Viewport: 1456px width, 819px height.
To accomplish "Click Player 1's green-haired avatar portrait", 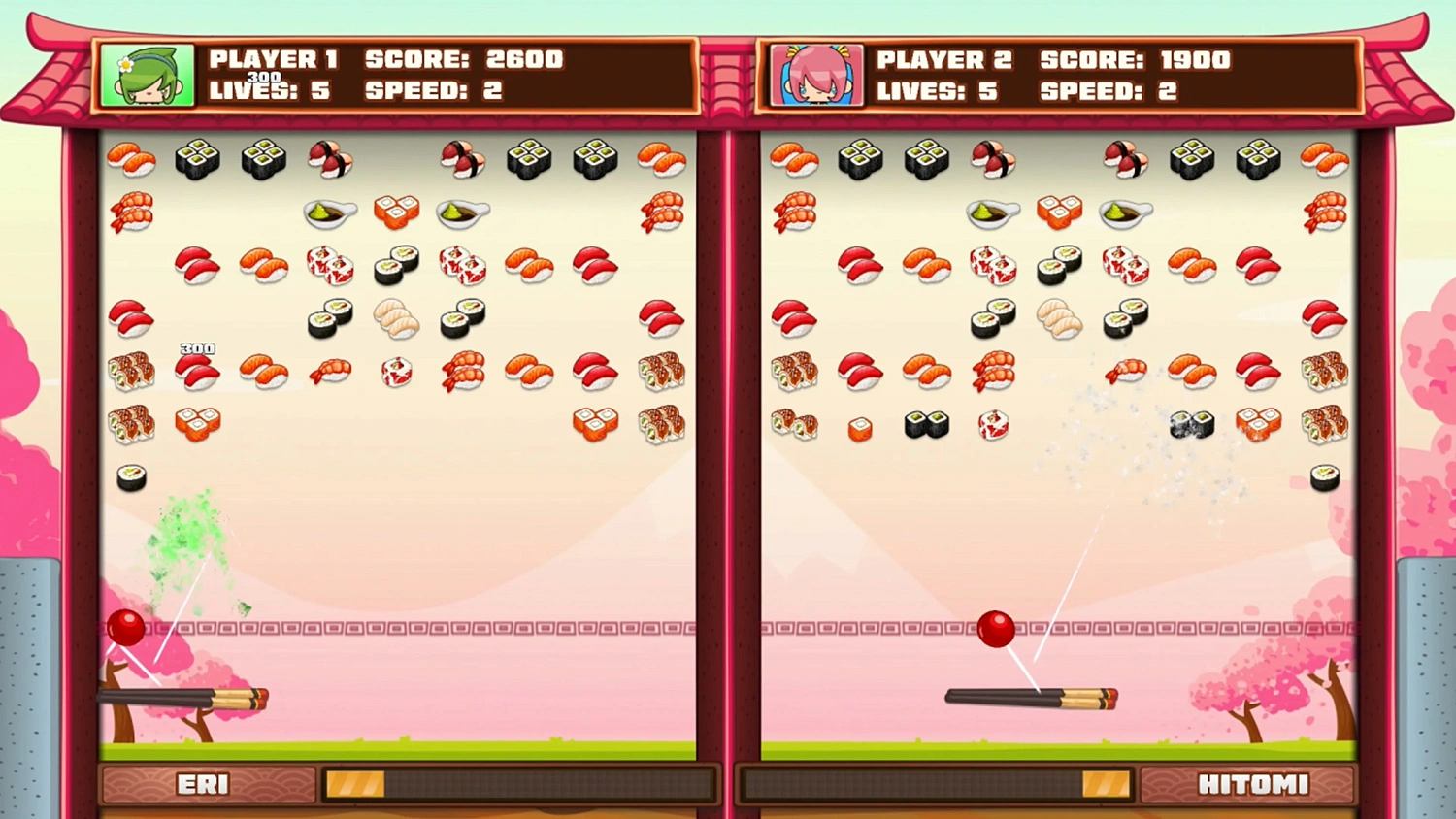I will pos(146,75).
